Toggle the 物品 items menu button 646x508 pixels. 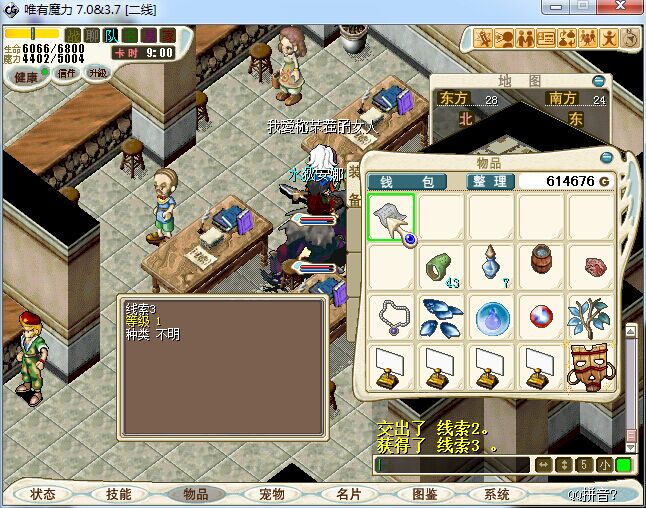pyautogui.click(x=195, y=494)
